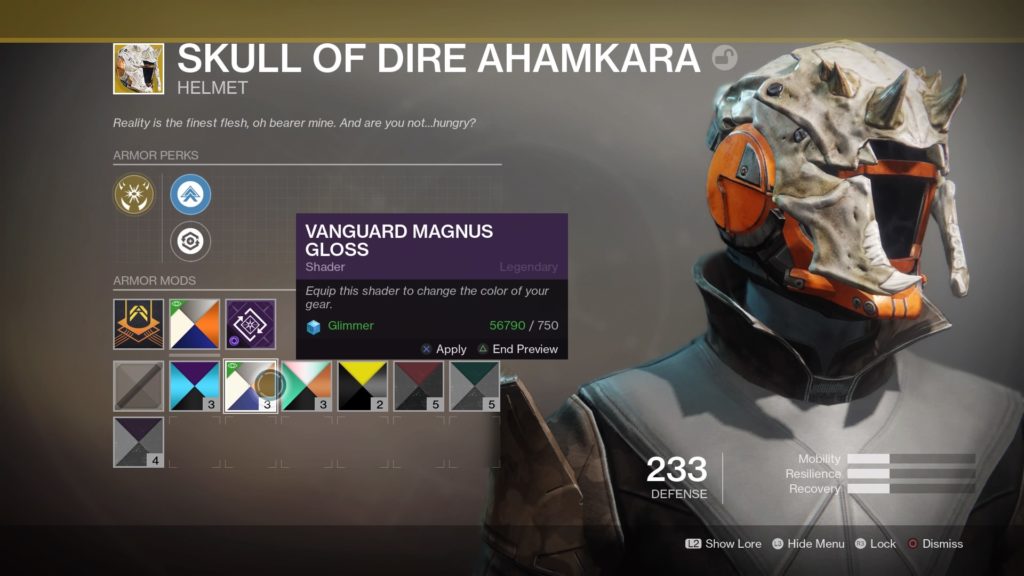Image resolution: width=1024 pixels, height=576 pixels.
Task: Choose the default grey shader with diagonal bar
Action: tap(138, 387)
